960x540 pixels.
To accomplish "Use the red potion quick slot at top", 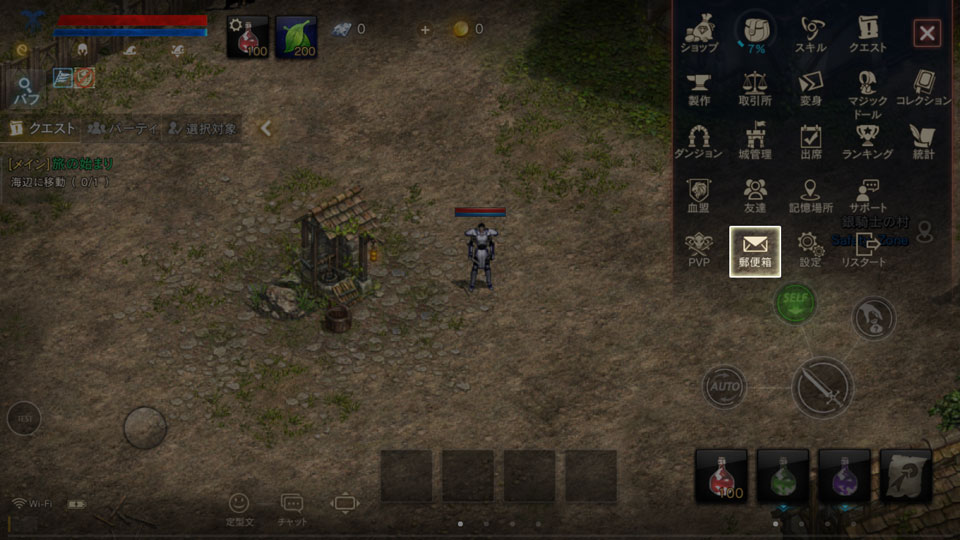I will point(246,37).
